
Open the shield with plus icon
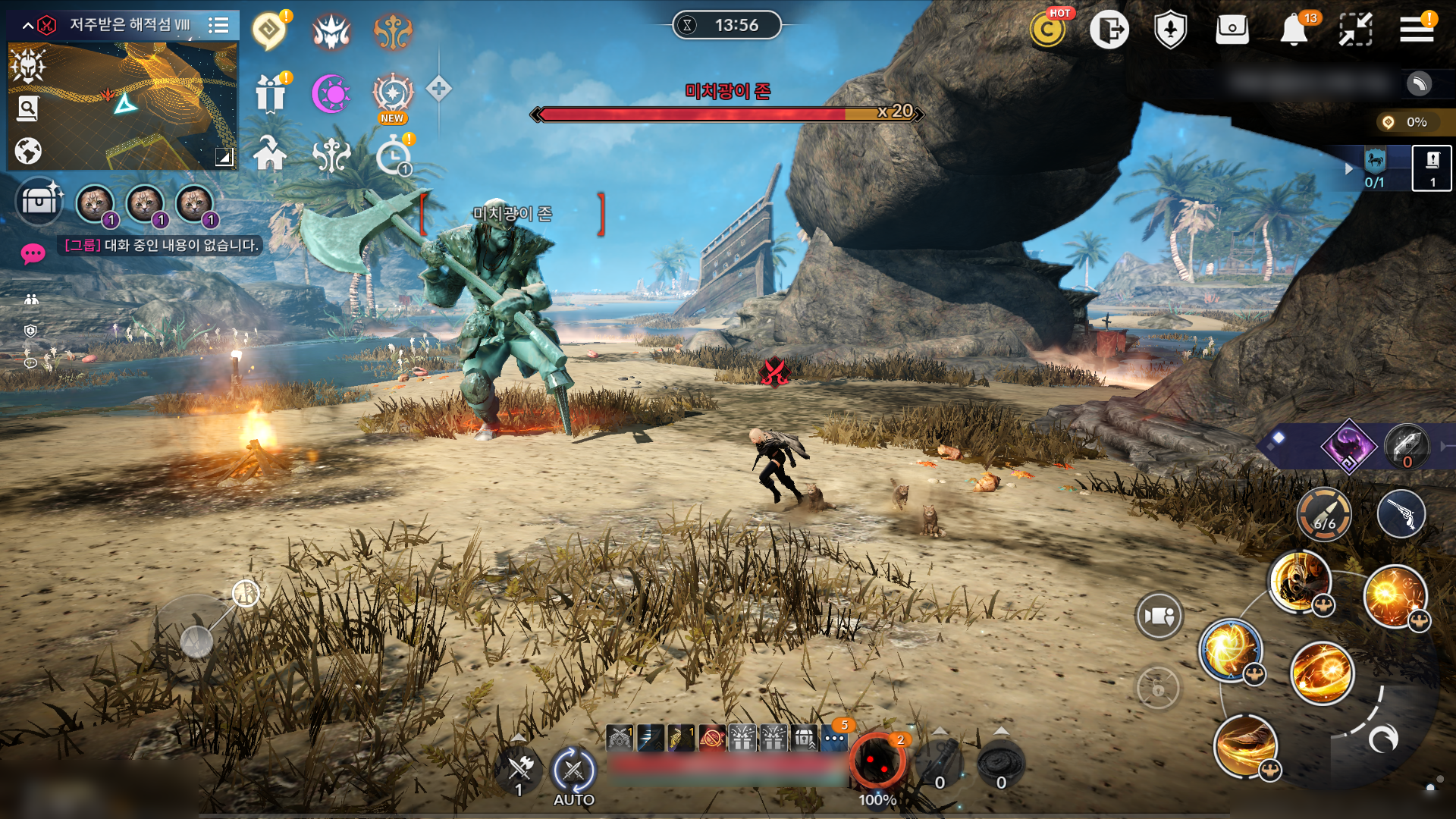coord(1170,30)
